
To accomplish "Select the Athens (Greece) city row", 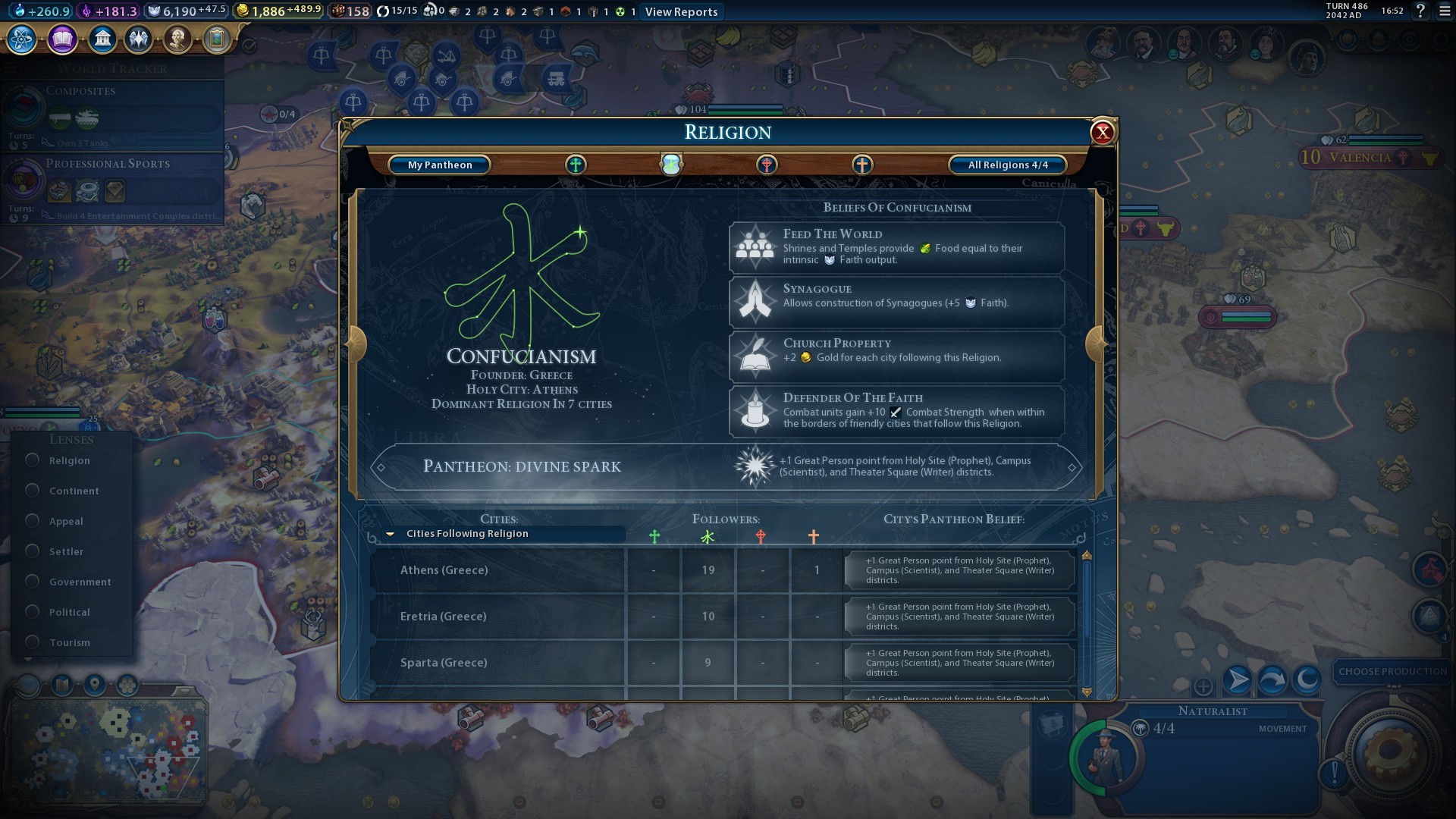I will (497, 570).
